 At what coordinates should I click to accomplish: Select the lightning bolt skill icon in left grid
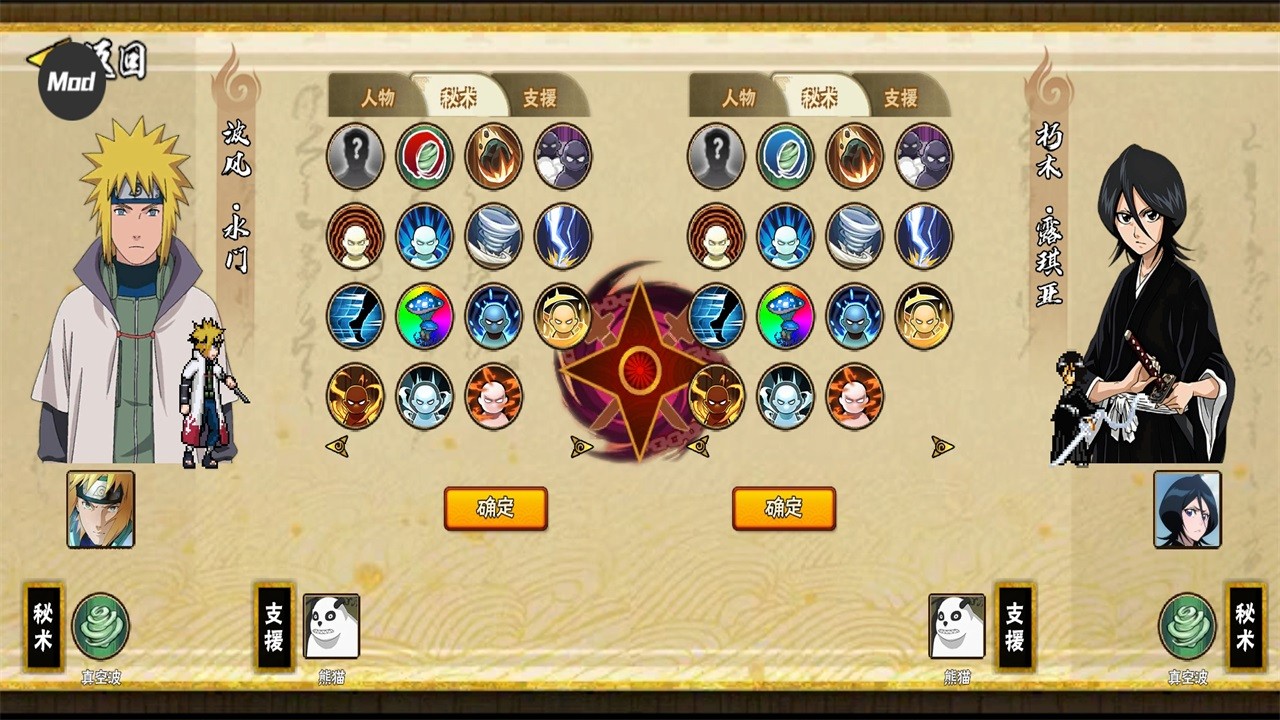tap(563, 236)
